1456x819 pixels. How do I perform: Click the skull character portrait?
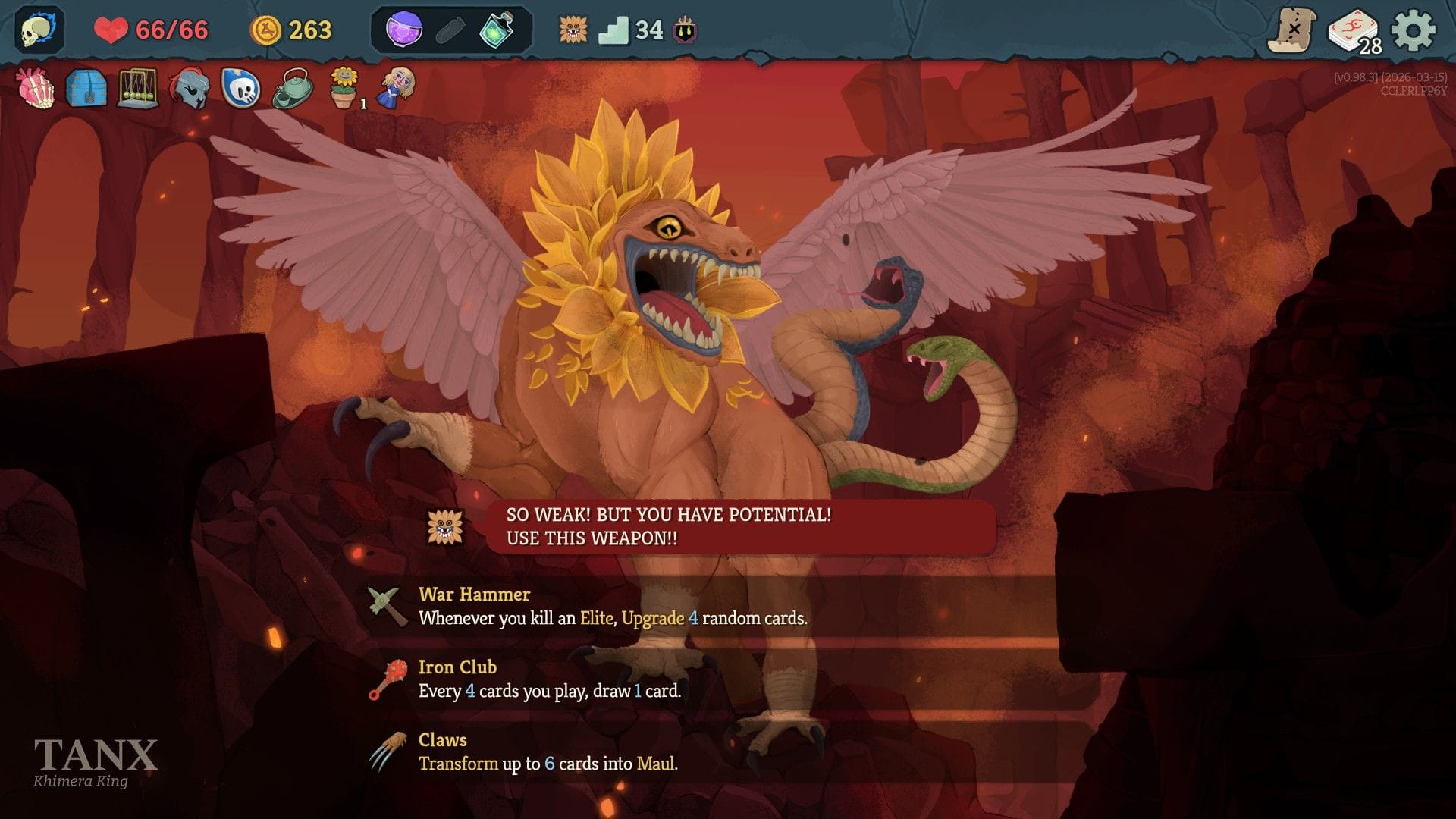pos(39,30)
